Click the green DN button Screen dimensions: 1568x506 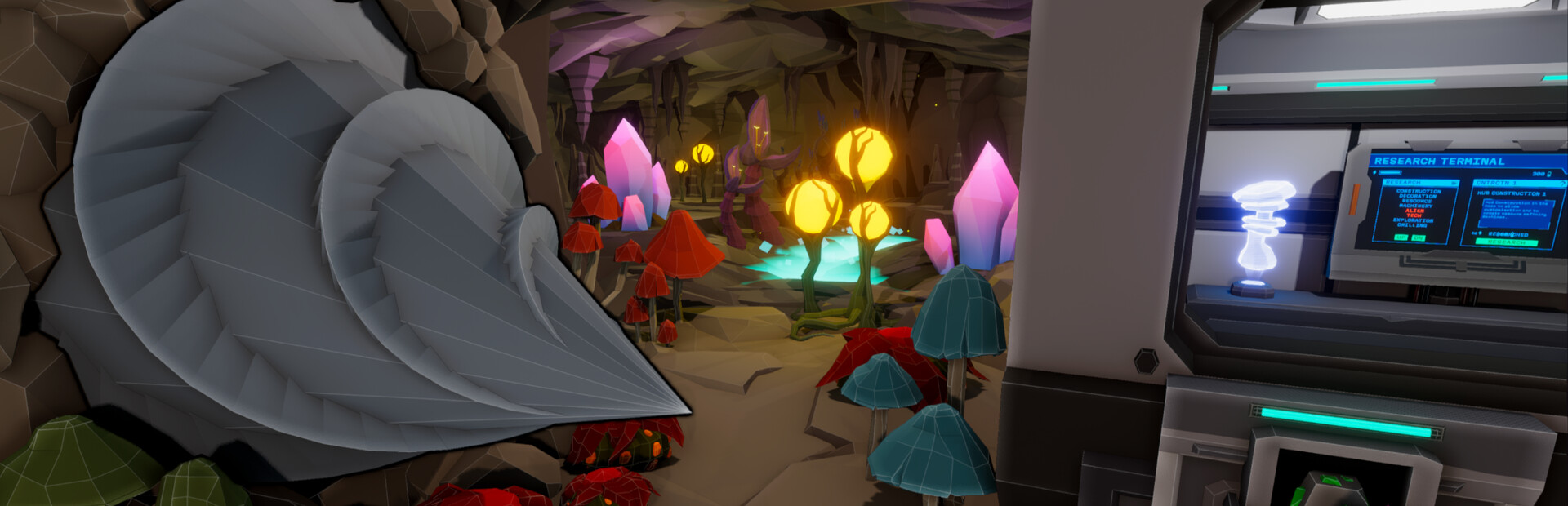click(x=1418, y=238)
